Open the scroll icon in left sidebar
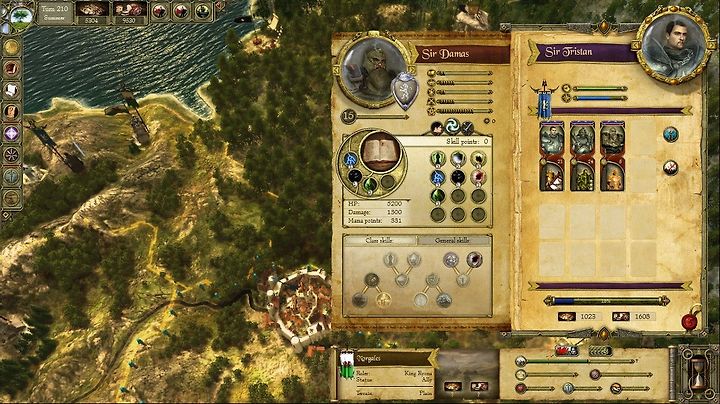Screen dimensions: 720x404 (x=12, y=111)
